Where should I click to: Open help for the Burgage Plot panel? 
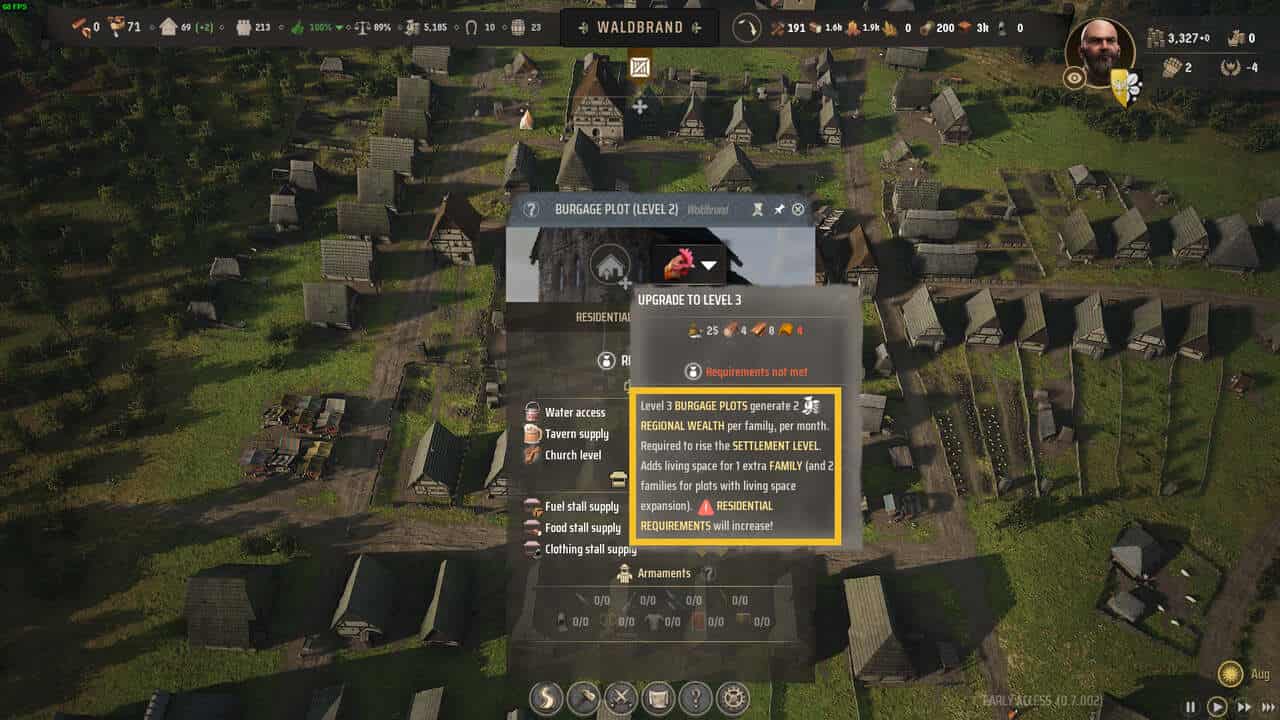pyautogui.click(x=531, y=209)
